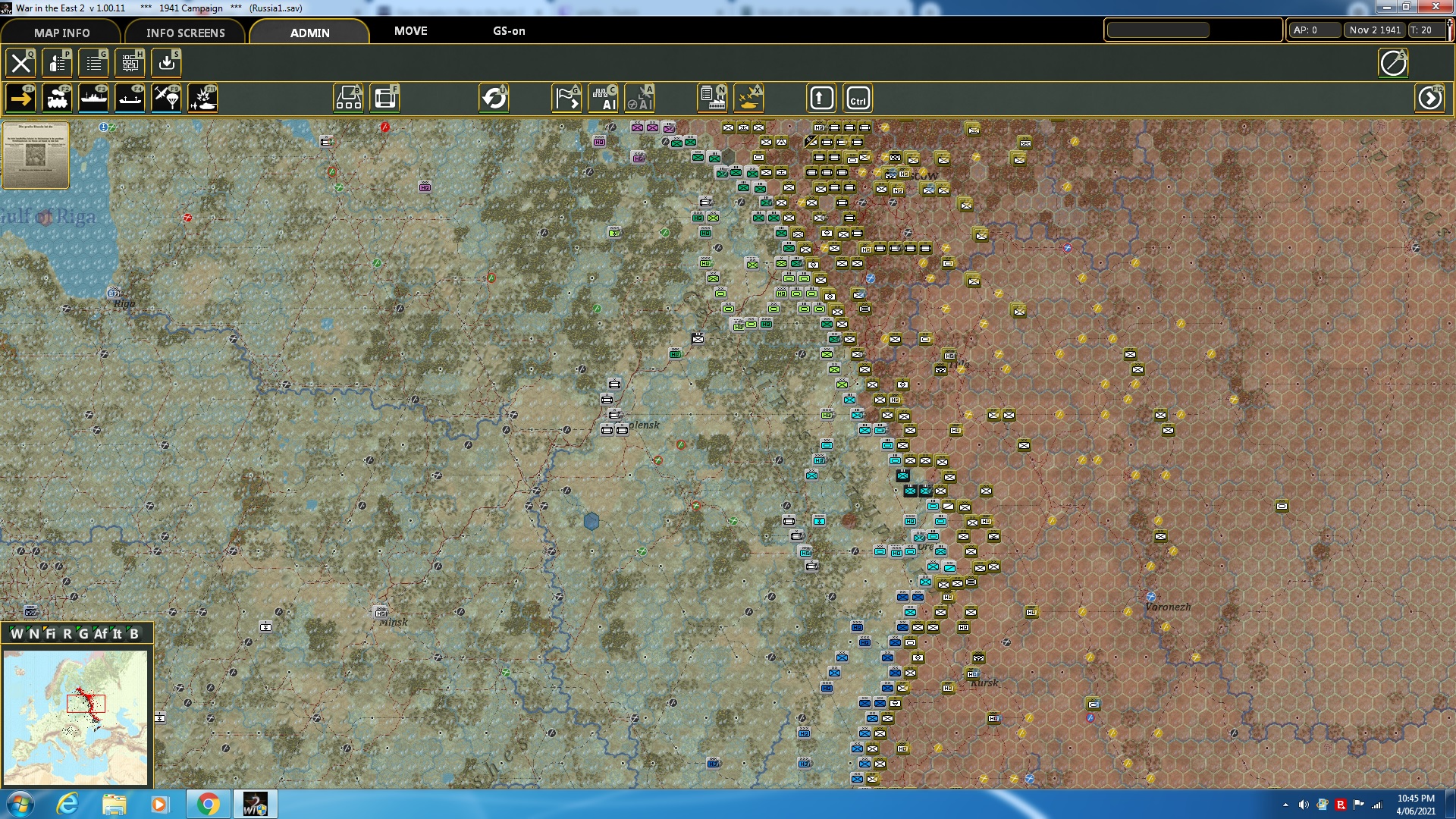Viewport: 1456px width, 819px height.
Task: Select the F1 movement mode arrow
Action: click(x=21, y=98)
